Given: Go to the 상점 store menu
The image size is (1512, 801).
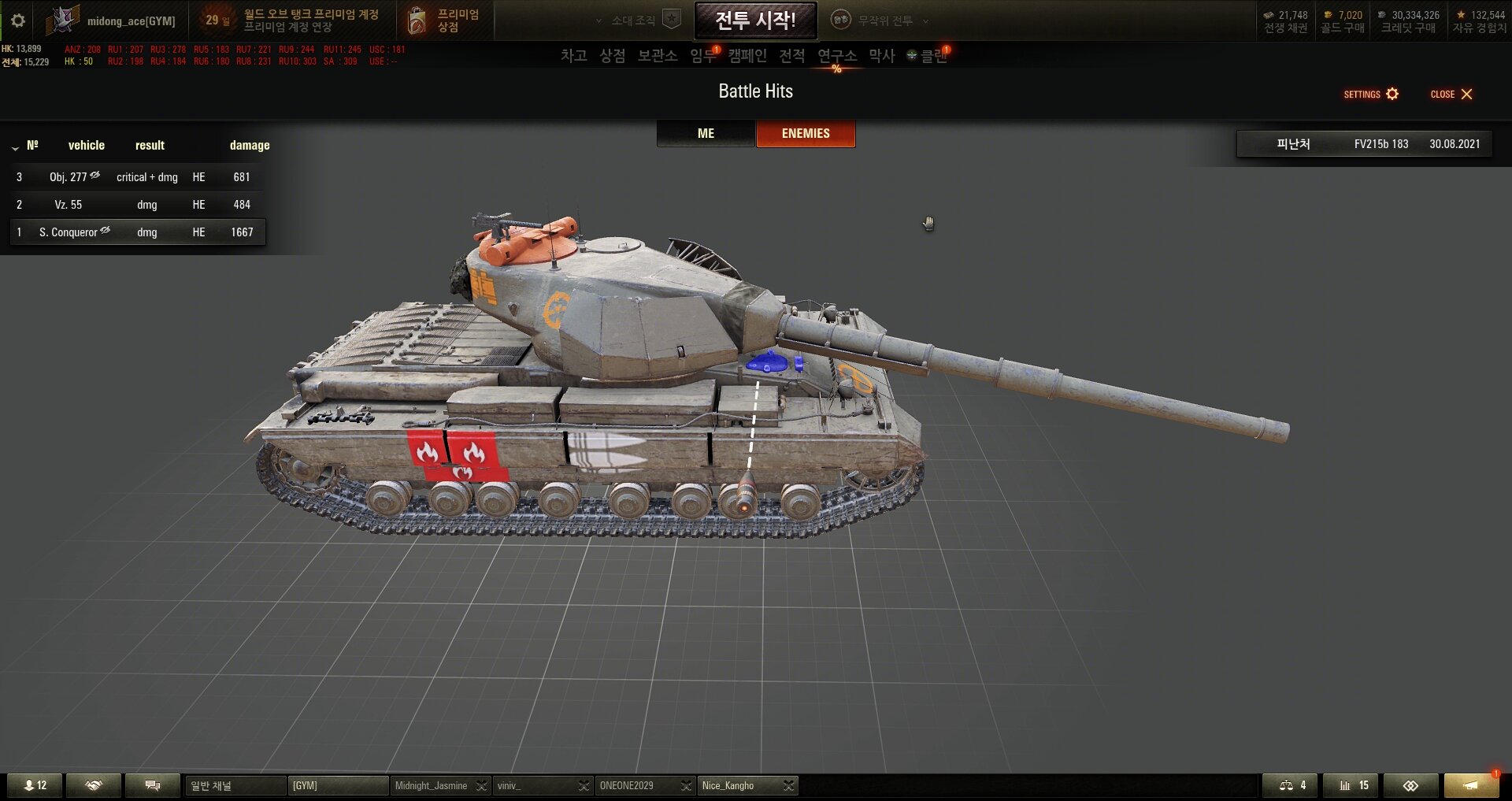Looking at the screenshot, I should 612,56.
